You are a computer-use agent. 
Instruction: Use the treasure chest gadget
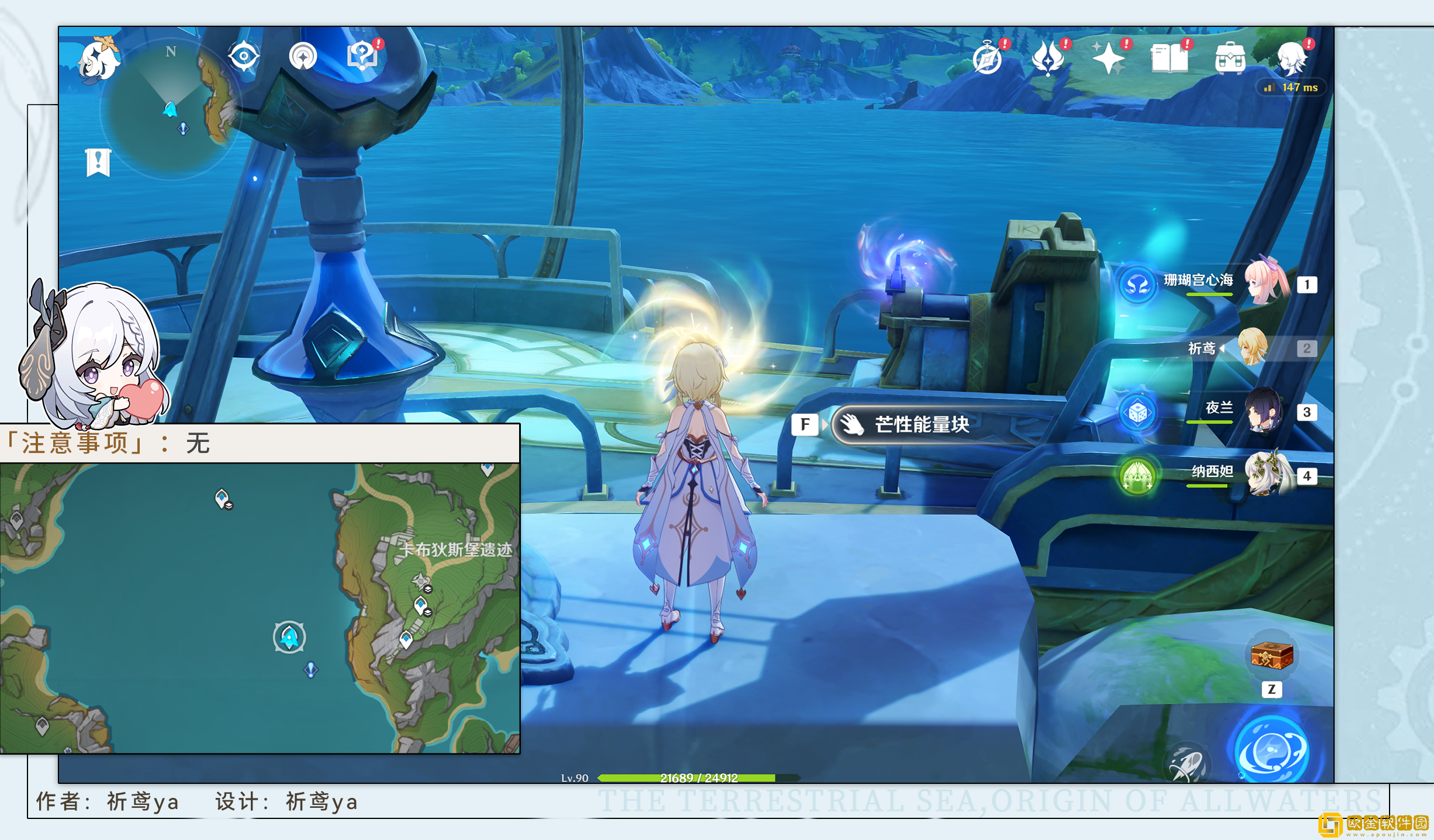click(1271, 655)
